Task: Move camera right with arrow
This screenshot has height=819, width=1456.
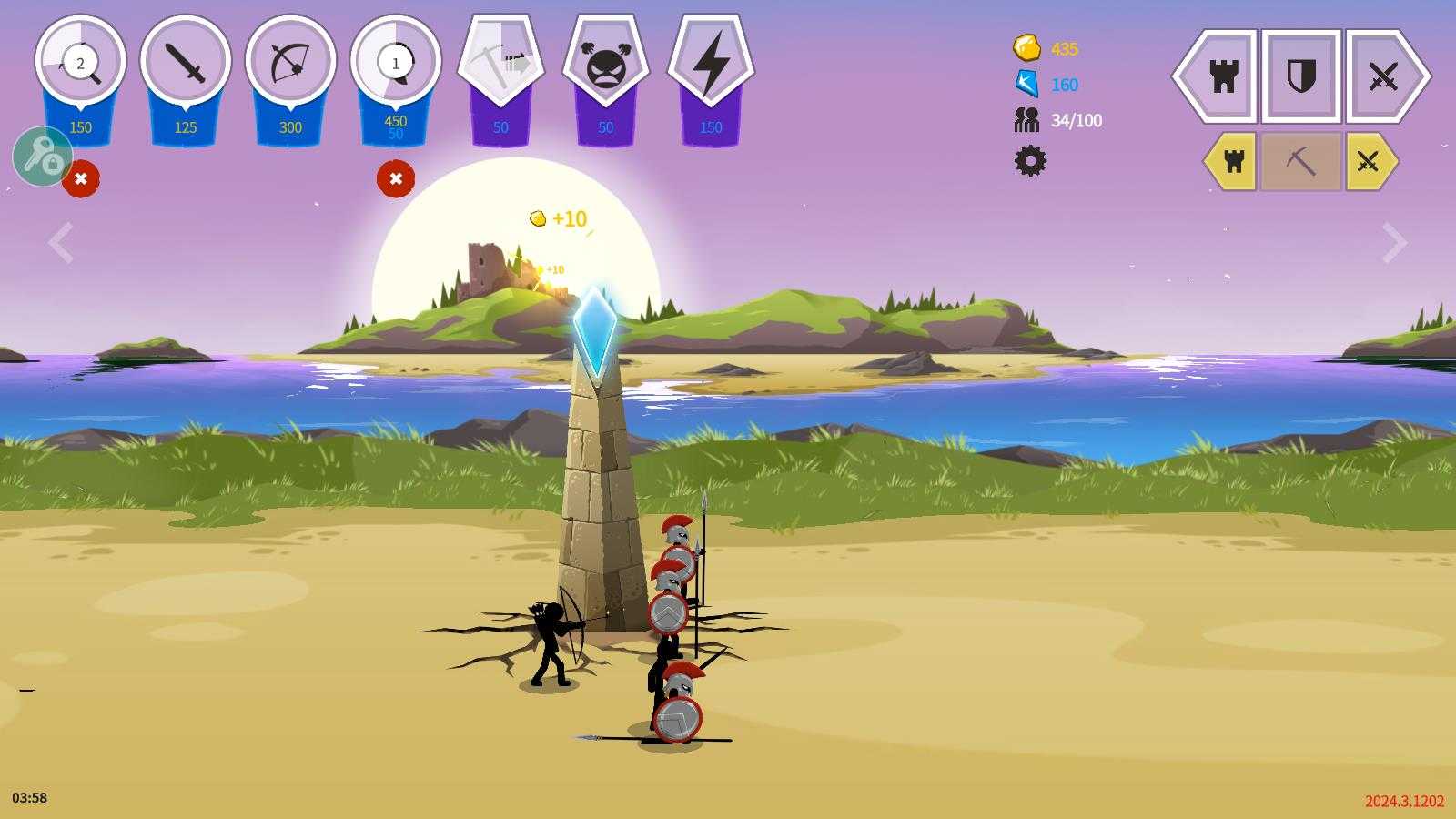Action: pyautogui.click(x=1394, y=243)
